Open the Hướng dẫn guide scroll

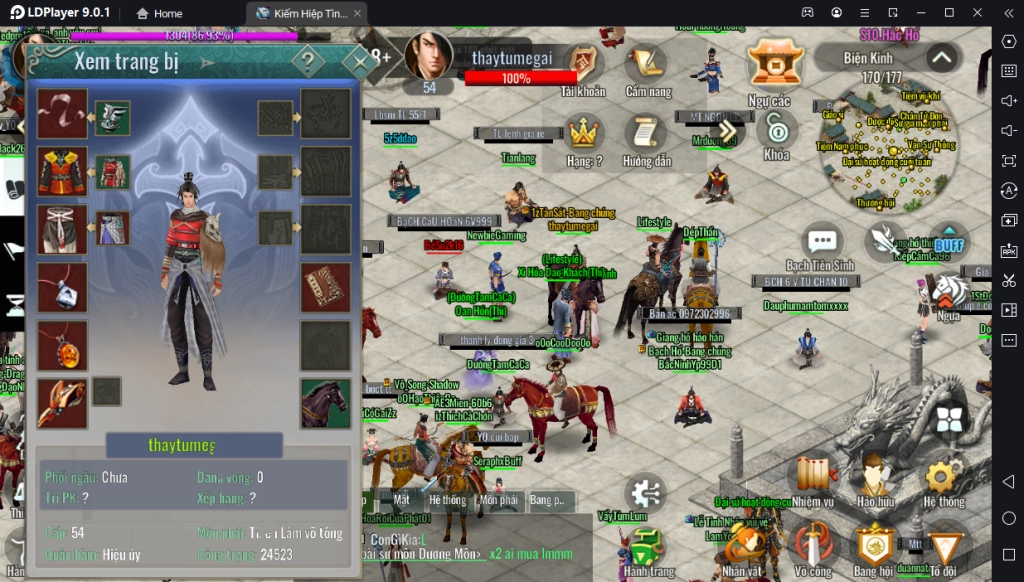pyautogui.click(x=646, y=136)
